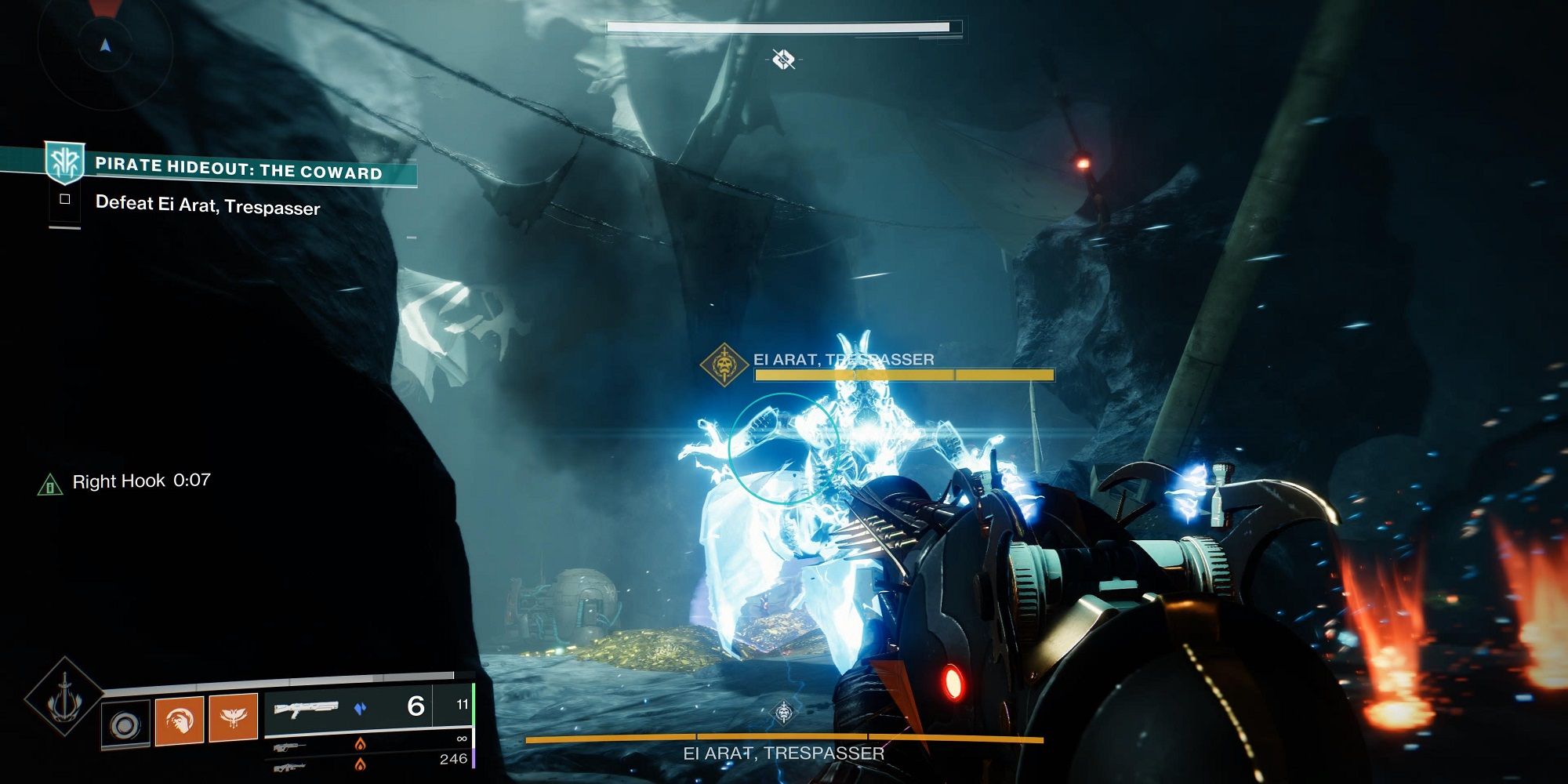Open the Defeat Ei Arat, Trespasser objective text
Viewport: 1568px width, 784px height.
[x=208, y=208]
